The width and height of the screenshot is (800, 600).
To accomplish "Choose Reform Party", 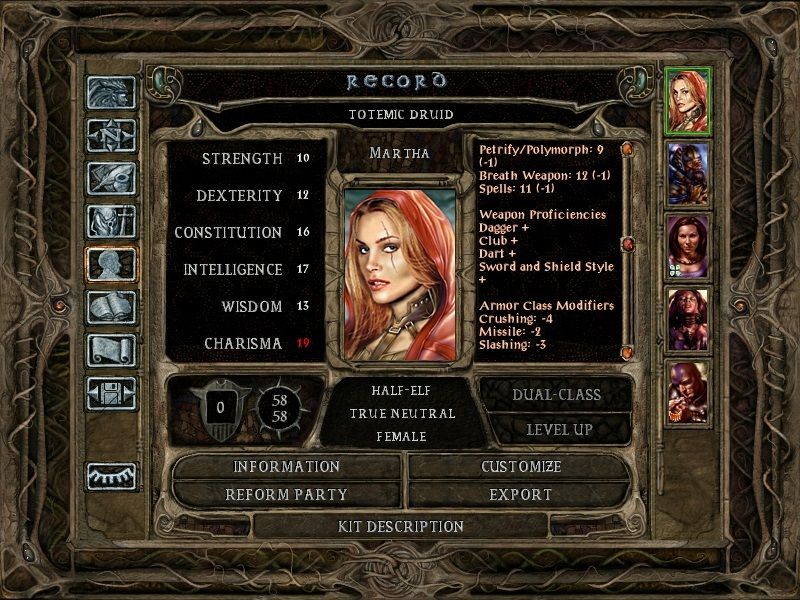I will (287, 494).
